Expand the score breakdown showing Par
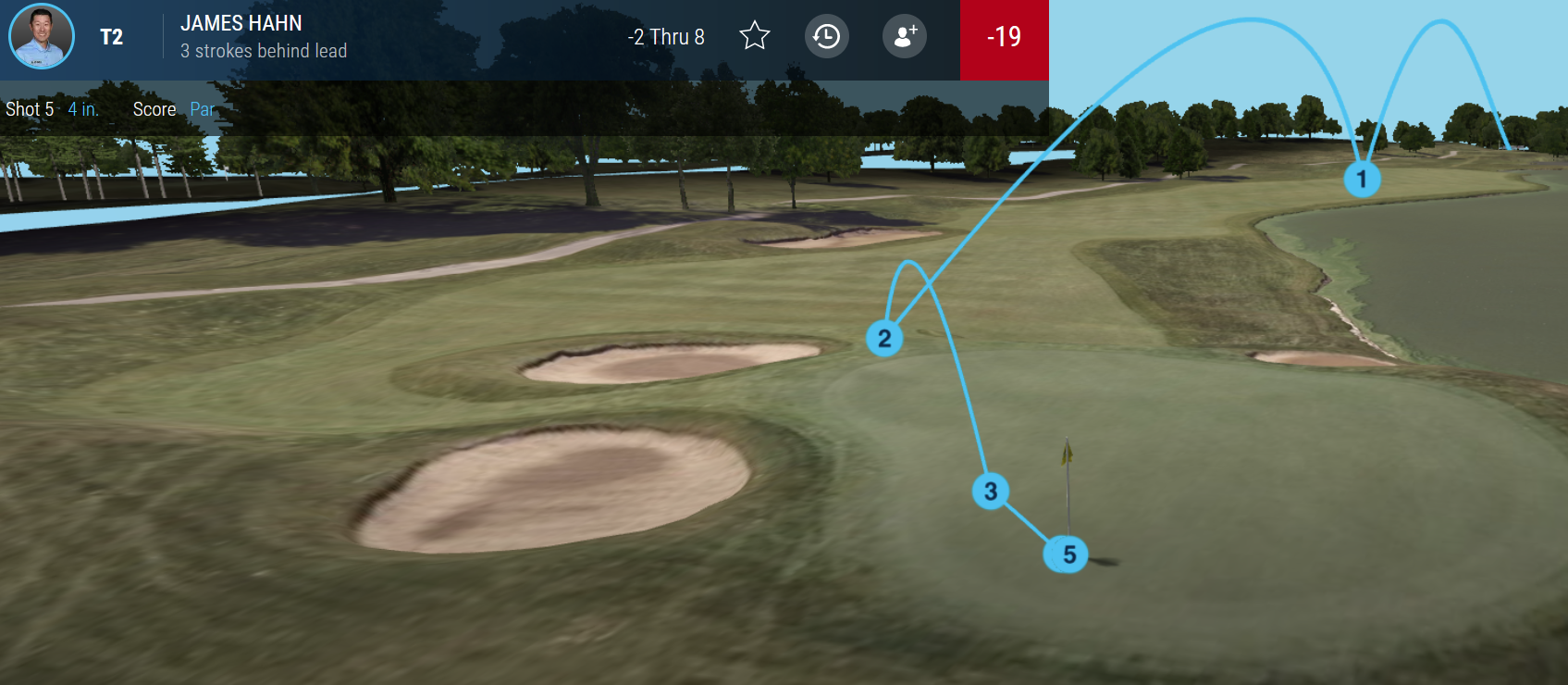This screenshot has height=685, width=1568. point(203,109)
